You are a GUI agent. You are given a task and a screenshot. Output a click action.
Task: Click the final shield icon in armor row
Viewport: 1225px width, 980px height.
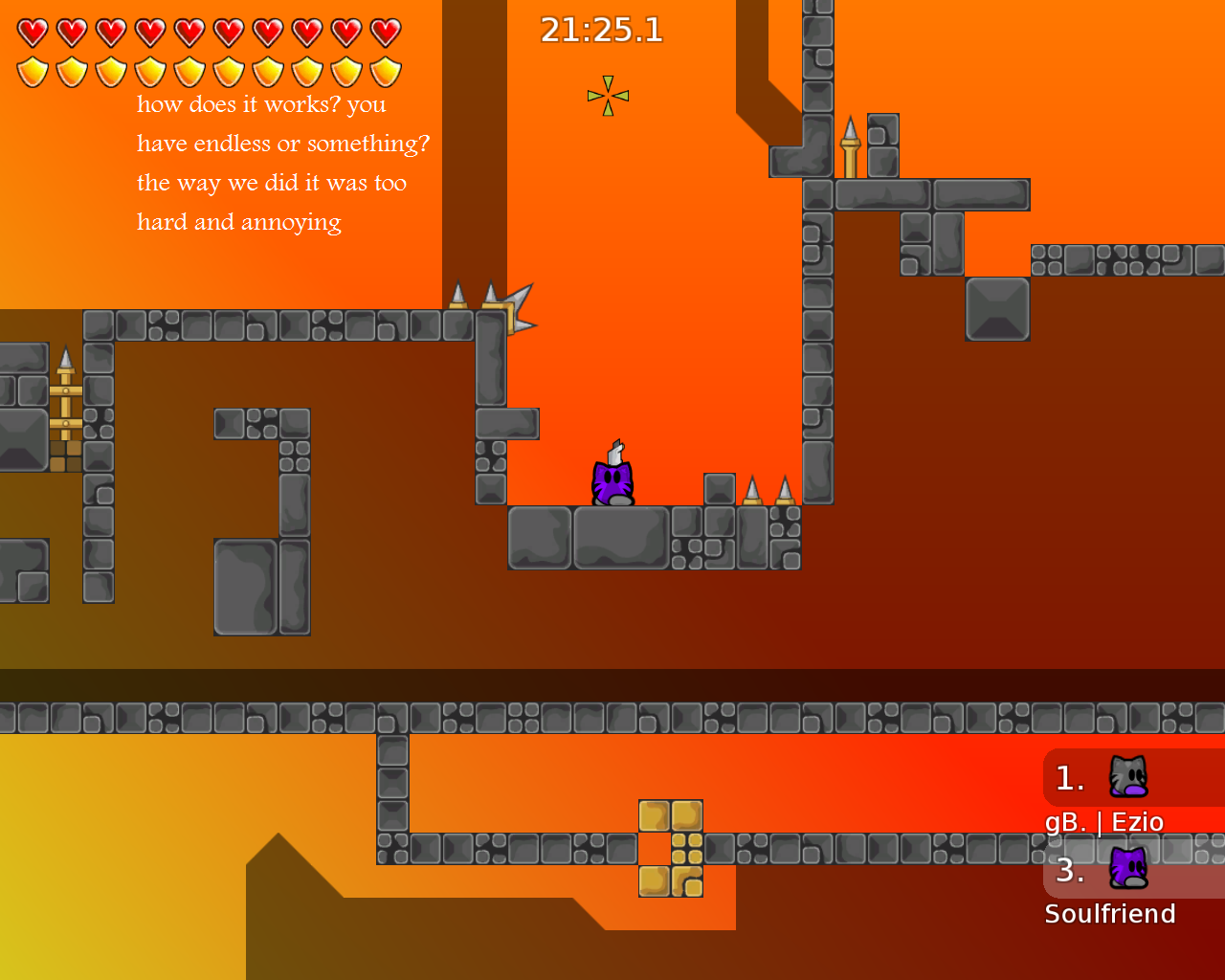(x=386, y=69)
